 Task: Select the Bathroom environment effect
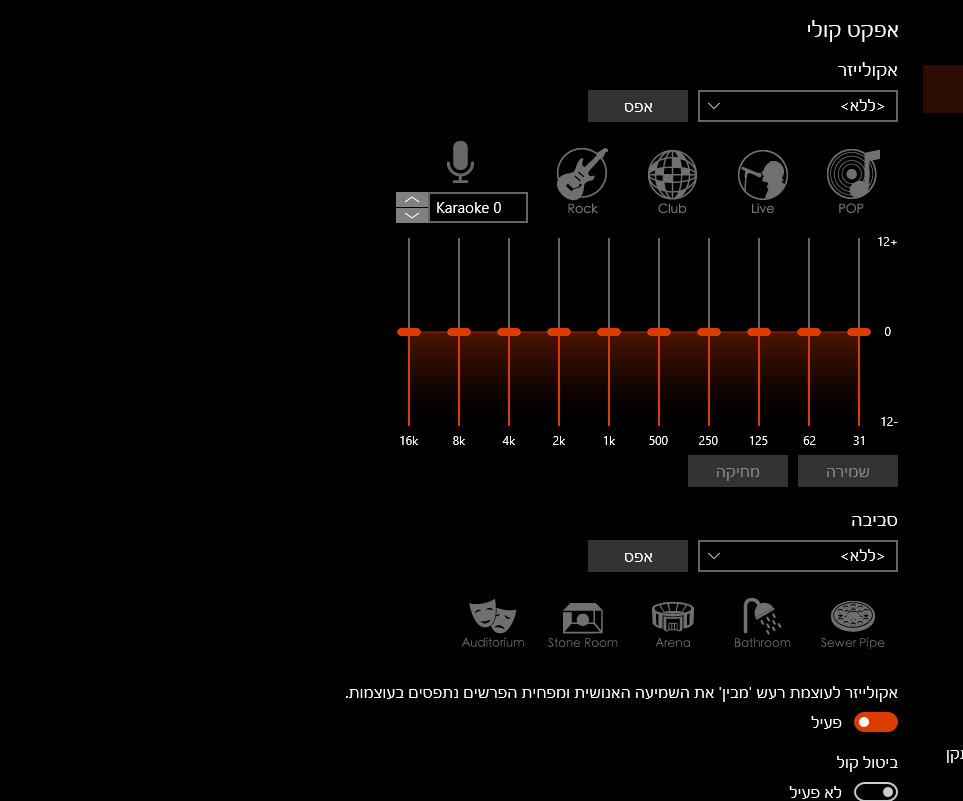click(762, 622)
